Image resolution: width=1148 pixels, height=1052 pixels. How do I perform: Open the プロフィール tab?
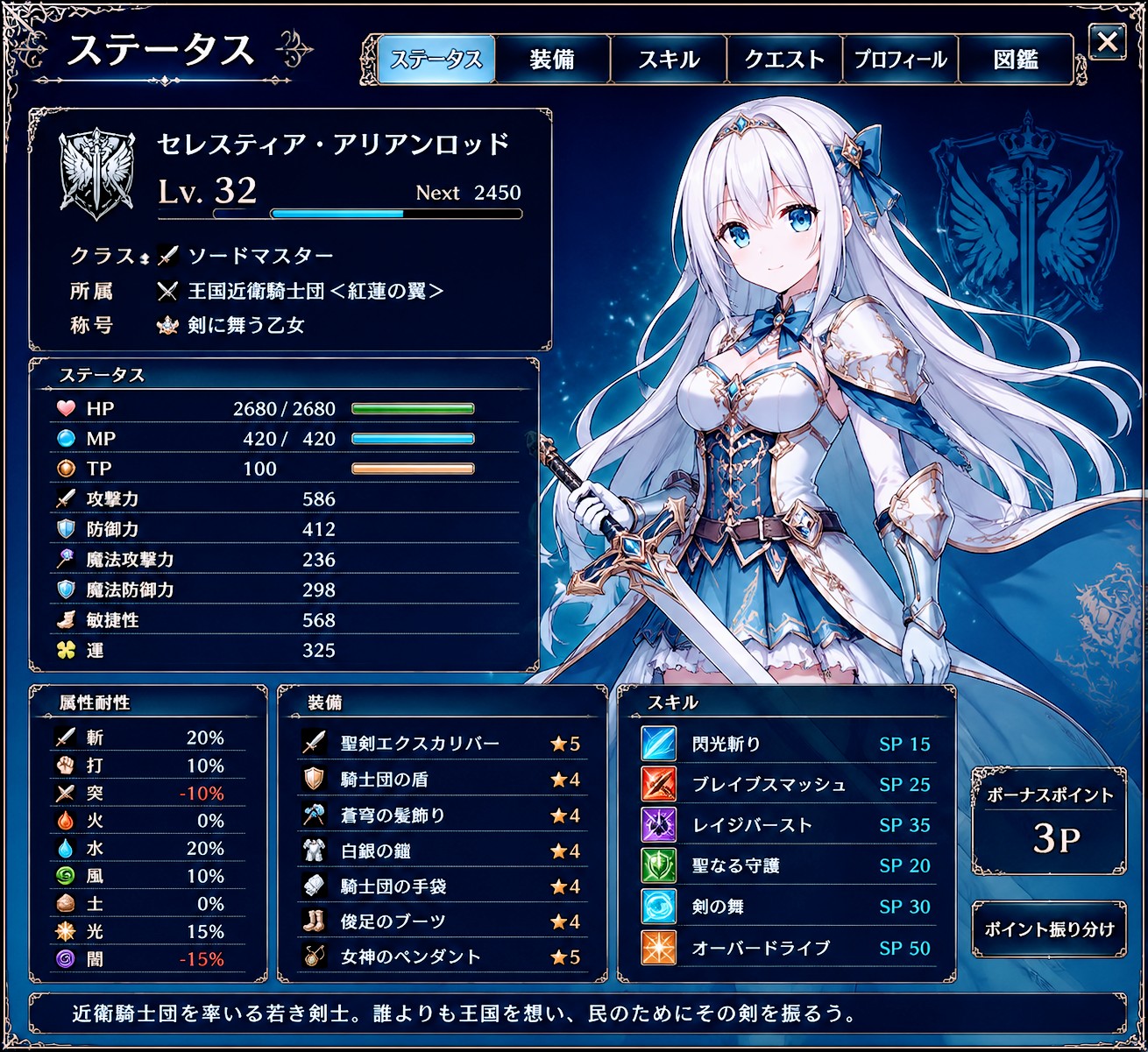(x=900, y=59)
